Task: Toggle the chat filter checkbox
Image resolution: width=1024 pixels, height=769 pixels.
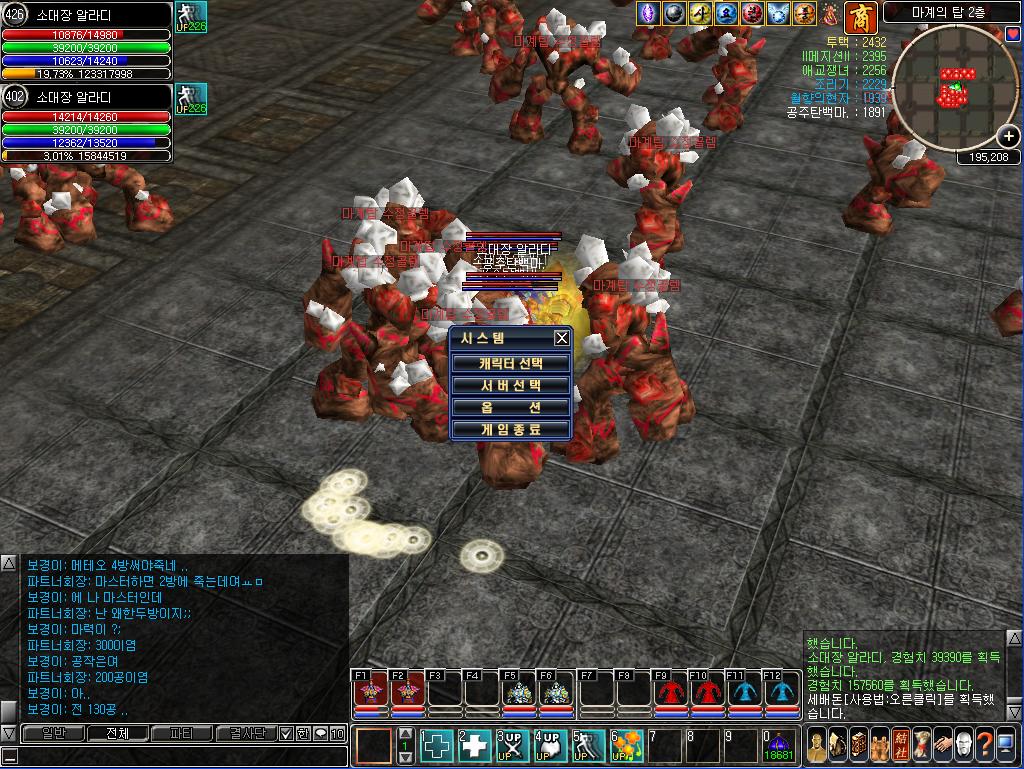Action: (x=285, y=734)
